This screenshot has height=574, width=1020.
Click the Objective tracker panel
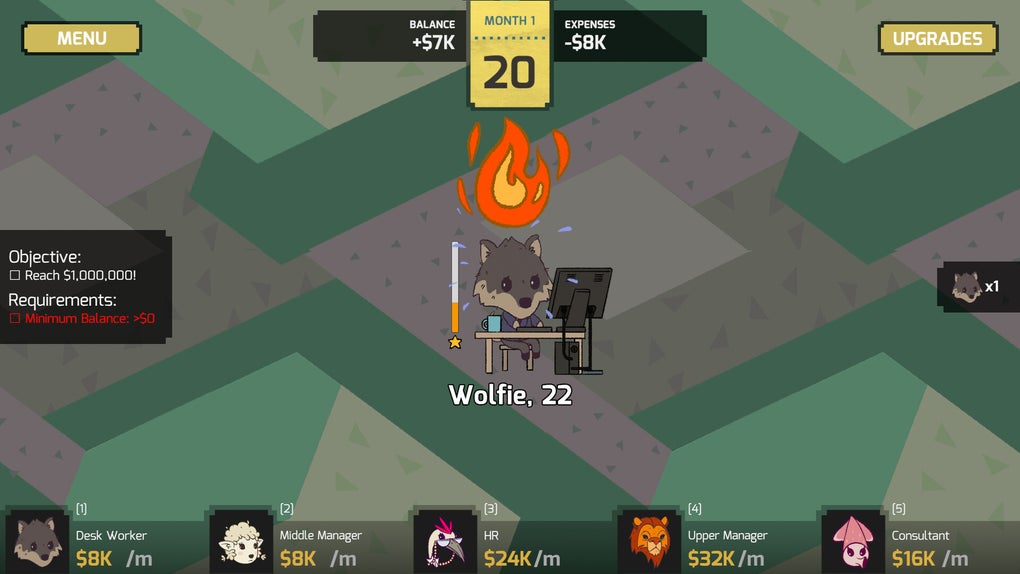84,287
